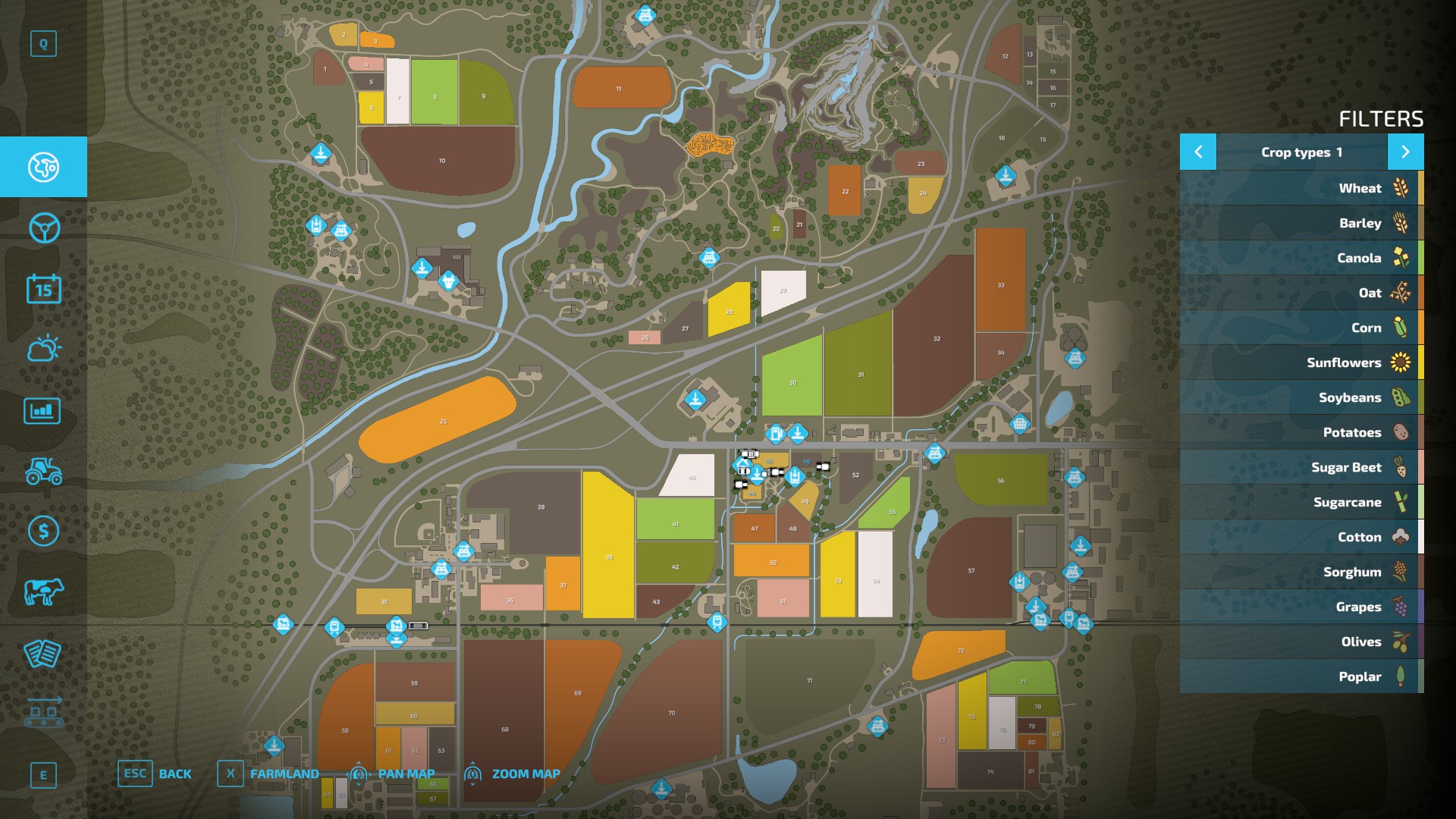Show the next filter page arrow
This screenshot has width=1456, height=819.
coord(1405,152)
